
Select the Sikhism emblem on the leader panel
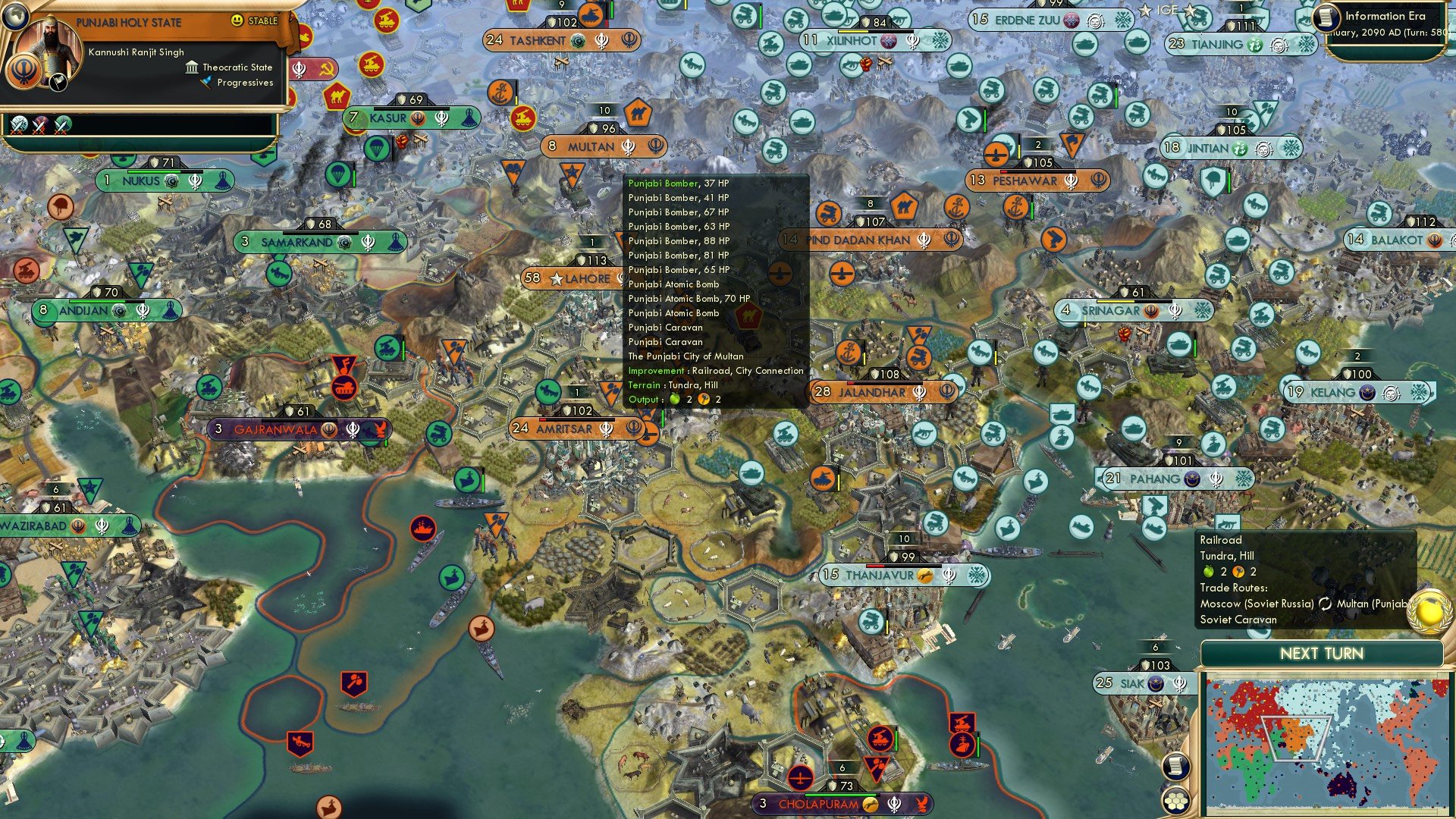point(24,72)
